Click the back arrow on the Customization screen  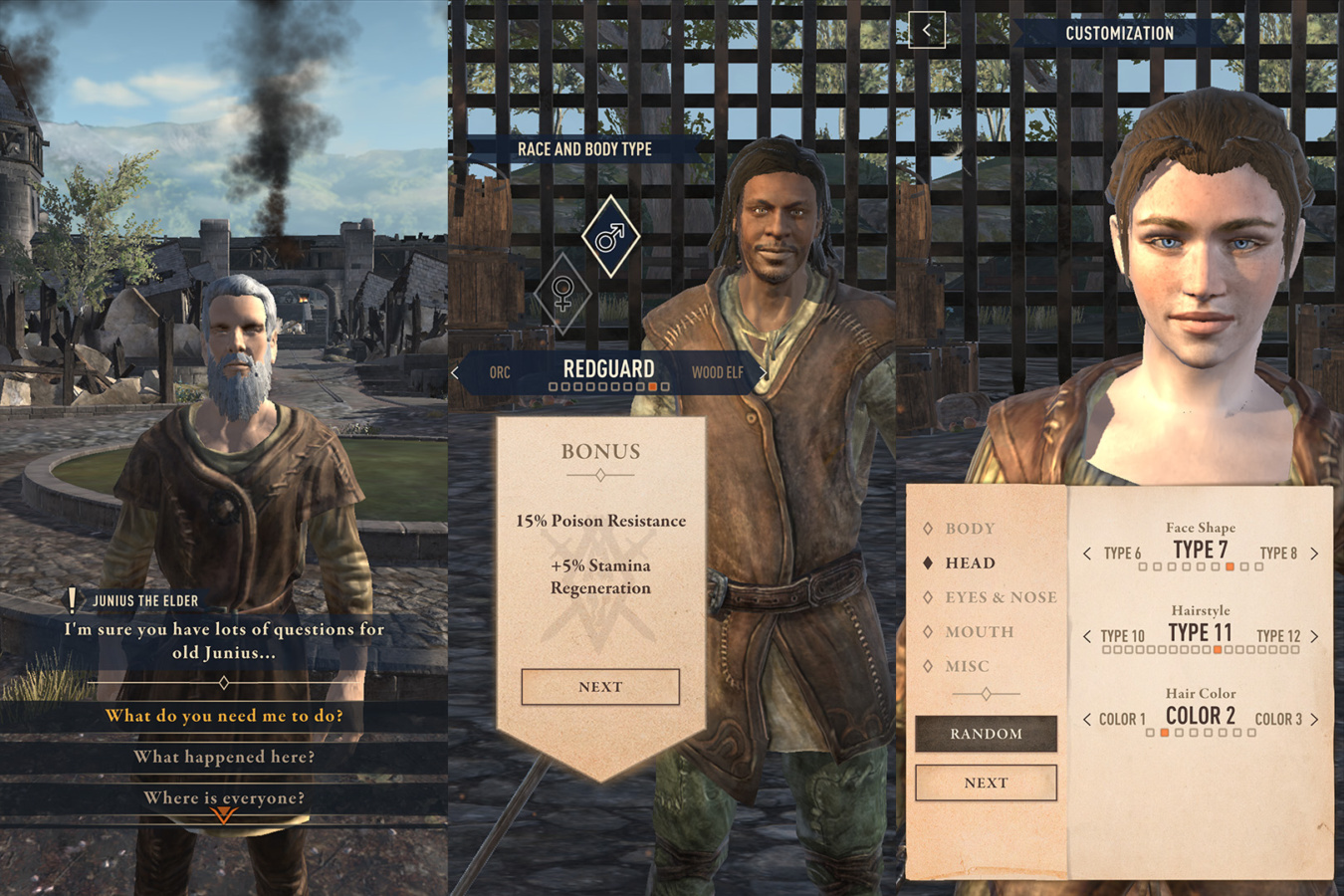(926, 31)
